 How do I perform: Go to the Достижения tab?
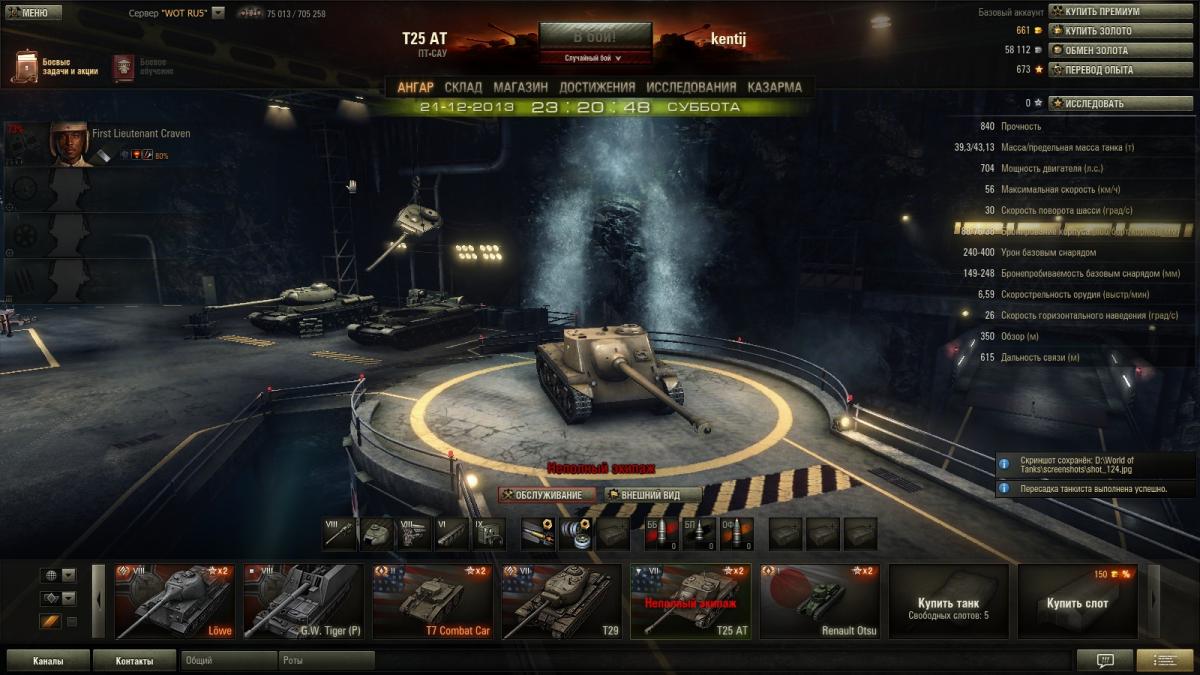tap(597, 87)
